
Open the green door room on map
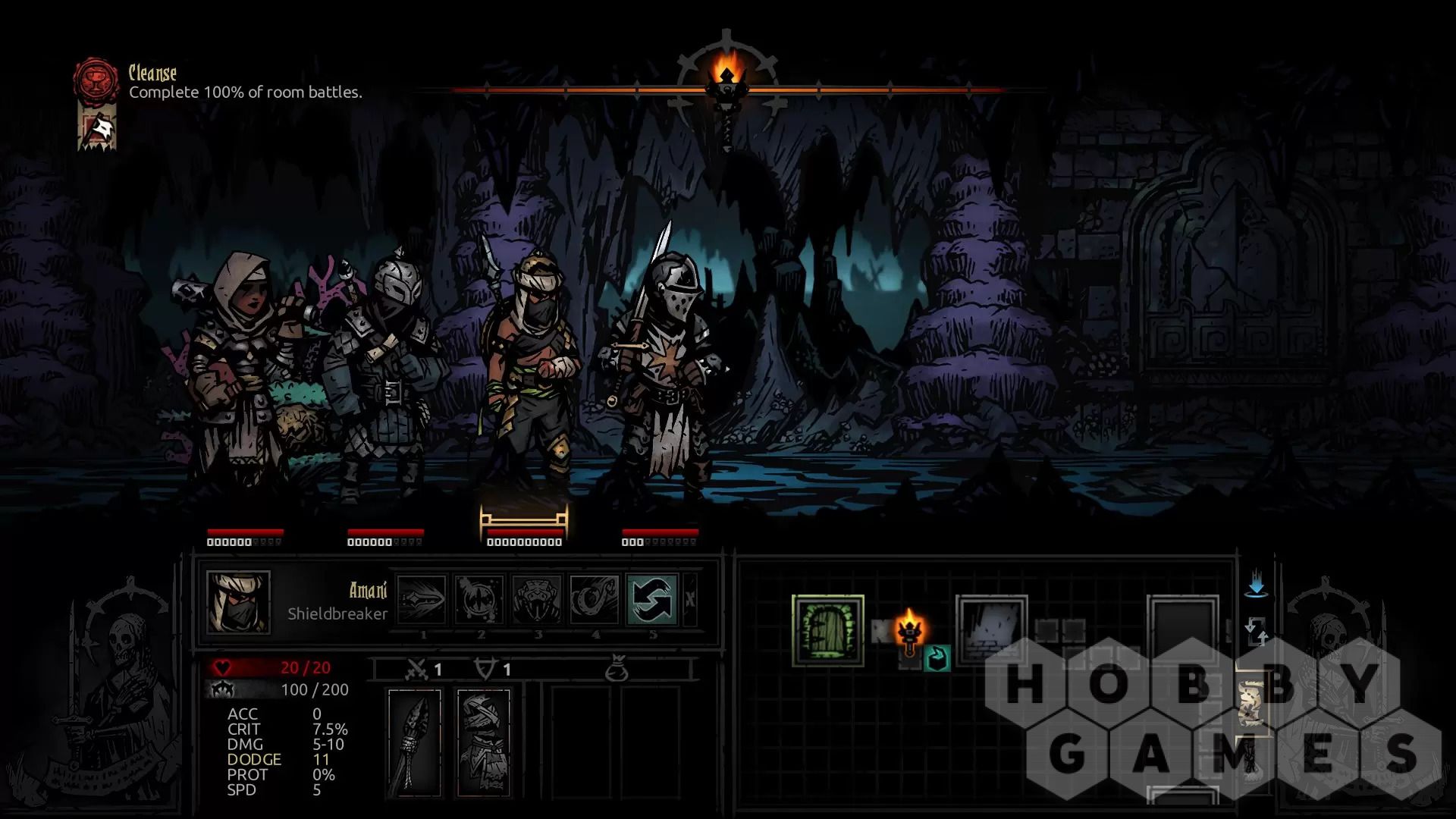coord(827,631)
